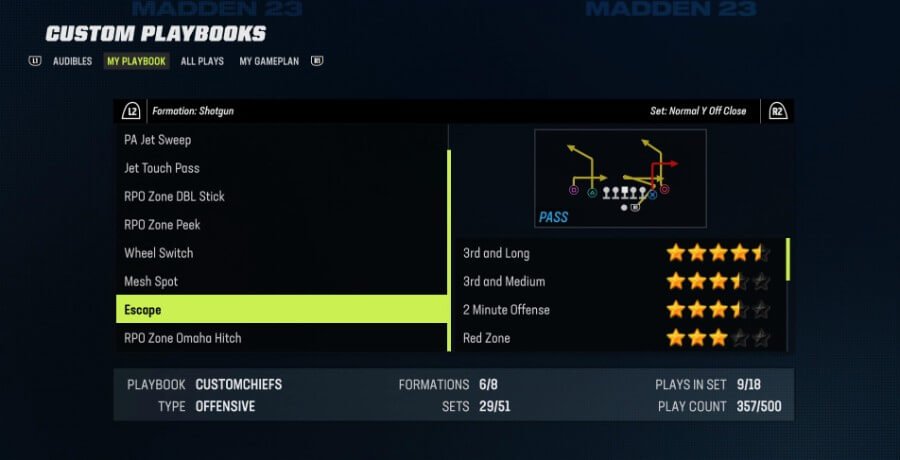Open the All Plays tab
The width and height of the screenshot is (900, 460).
202,61
